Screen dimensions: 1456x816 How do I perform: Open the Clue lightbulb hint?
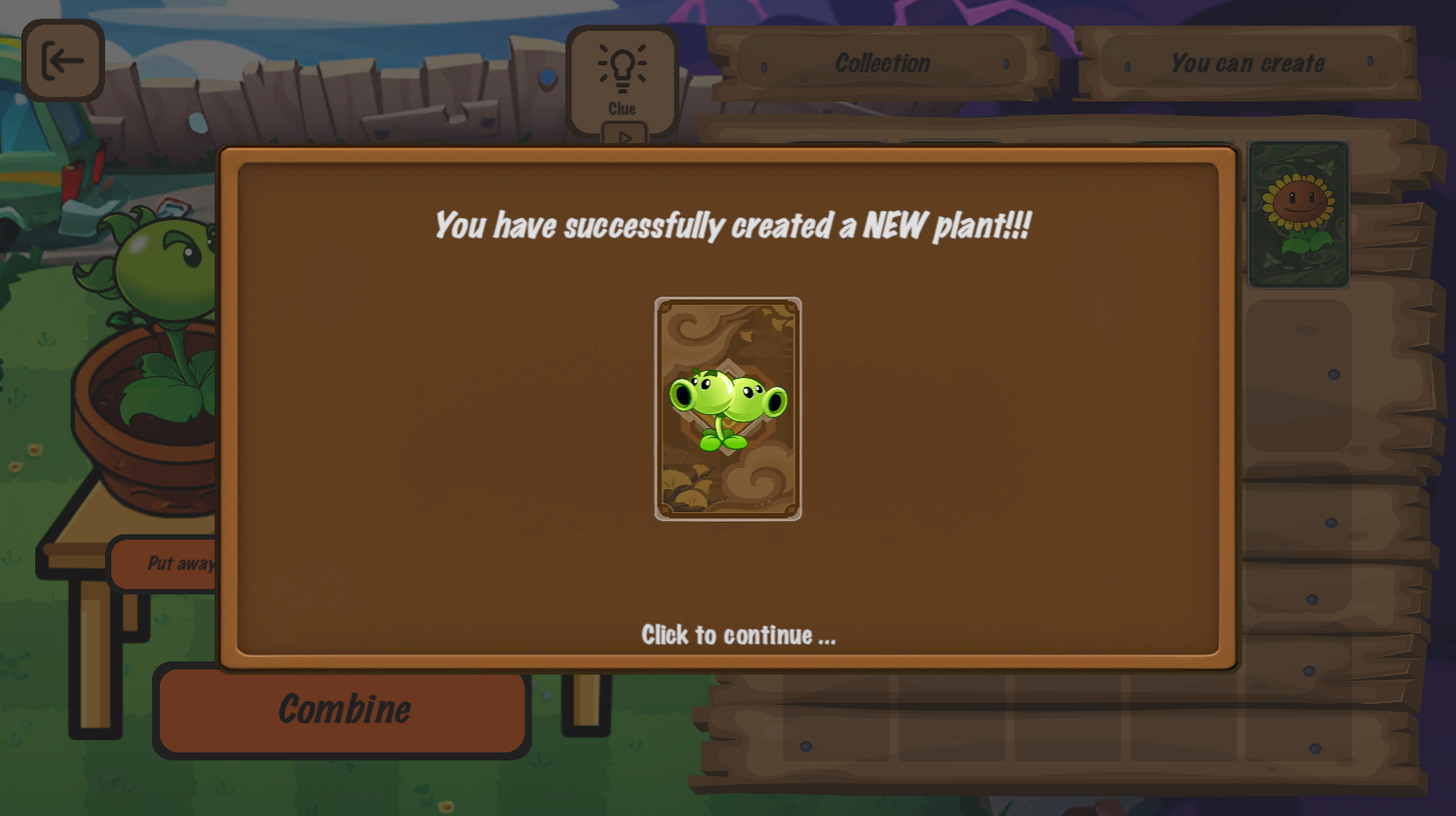pyautogui.click(x=623, y=81)
